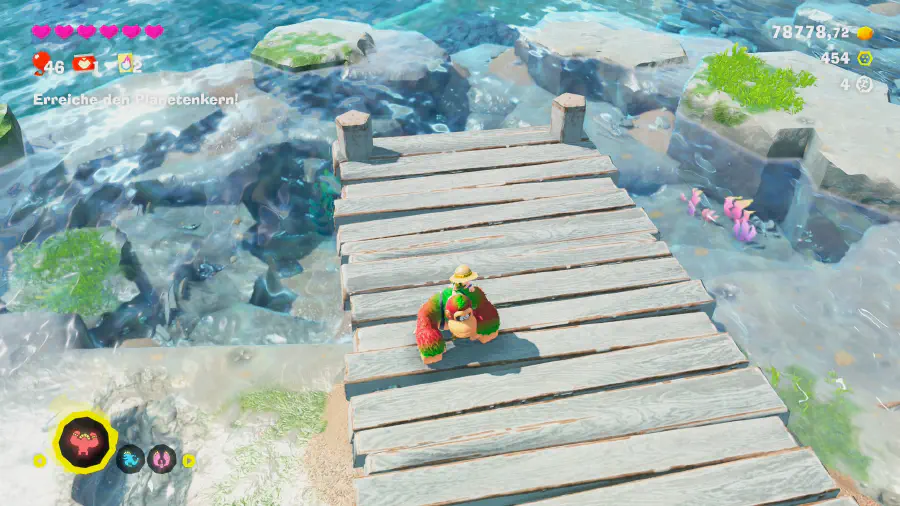Click the yellow hexagon chip icon
This screenshot has width=900, height=506.
coord(865,59)
